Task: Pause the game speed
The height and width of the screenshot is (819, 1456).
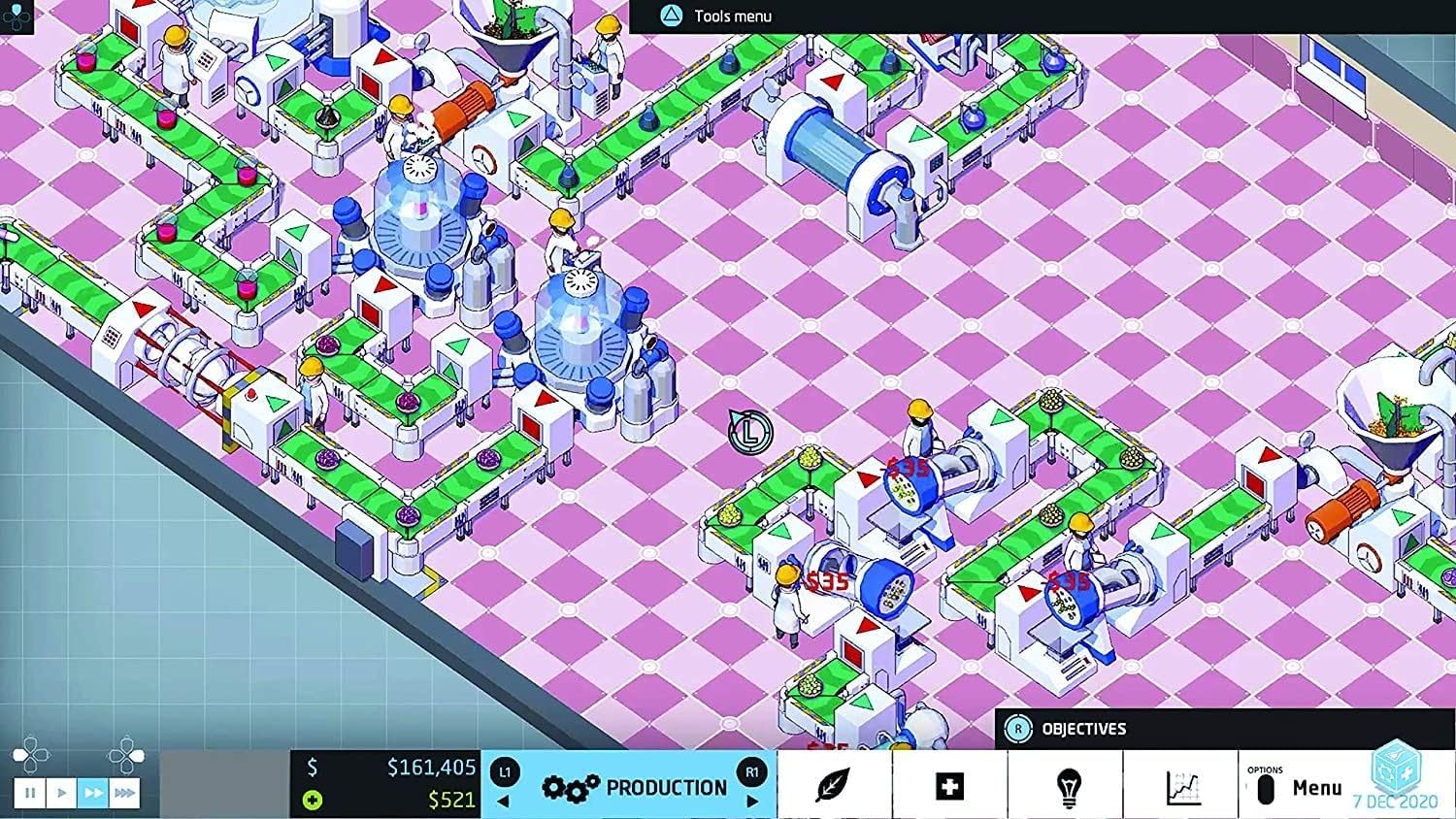Action: (30, 793)
